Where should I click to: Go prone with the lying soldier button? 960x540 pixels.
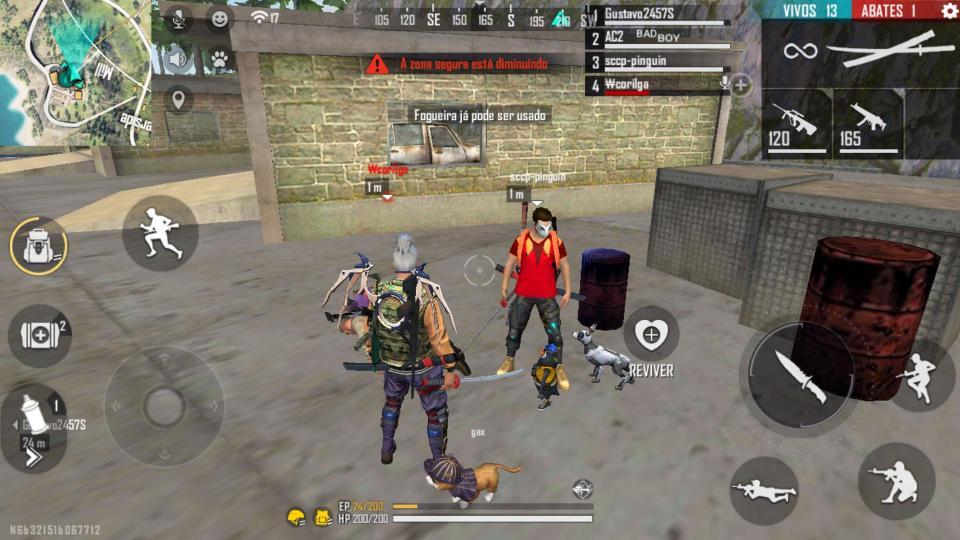[x=764, y=491]
